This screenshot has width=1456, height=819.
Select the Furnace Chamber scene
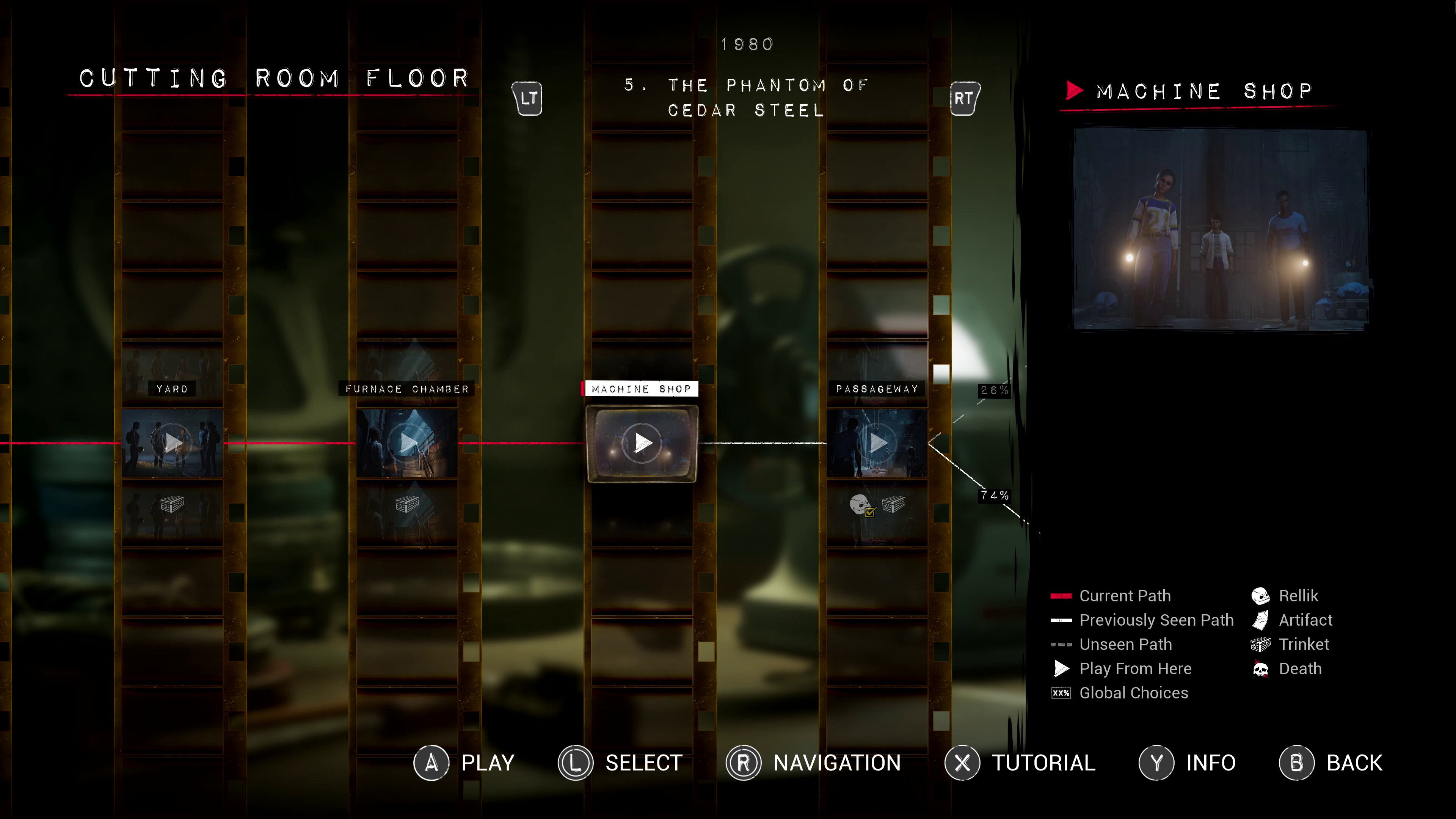coord(407,442)
